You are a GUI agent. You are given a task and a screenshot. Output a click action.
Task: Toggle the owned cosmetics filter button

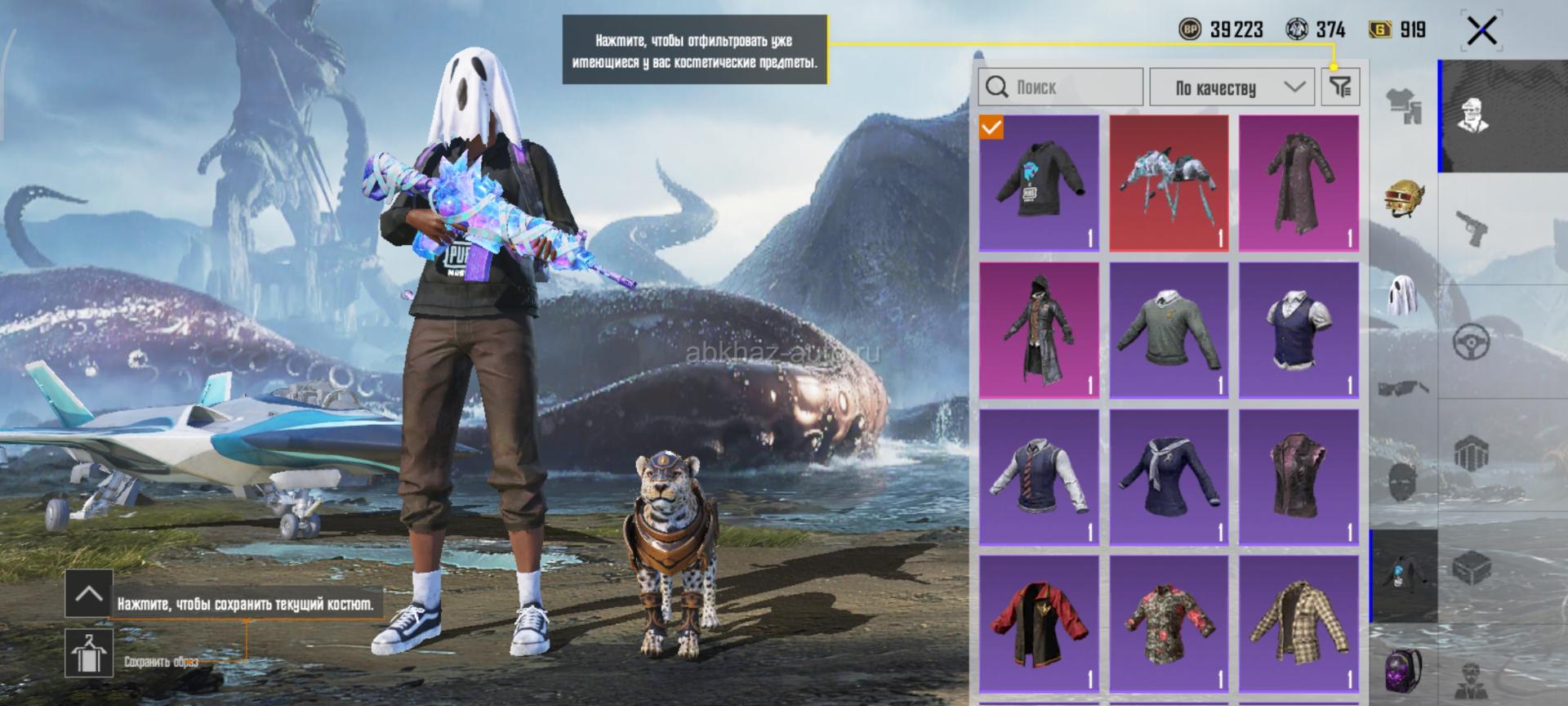(1340, 87)
